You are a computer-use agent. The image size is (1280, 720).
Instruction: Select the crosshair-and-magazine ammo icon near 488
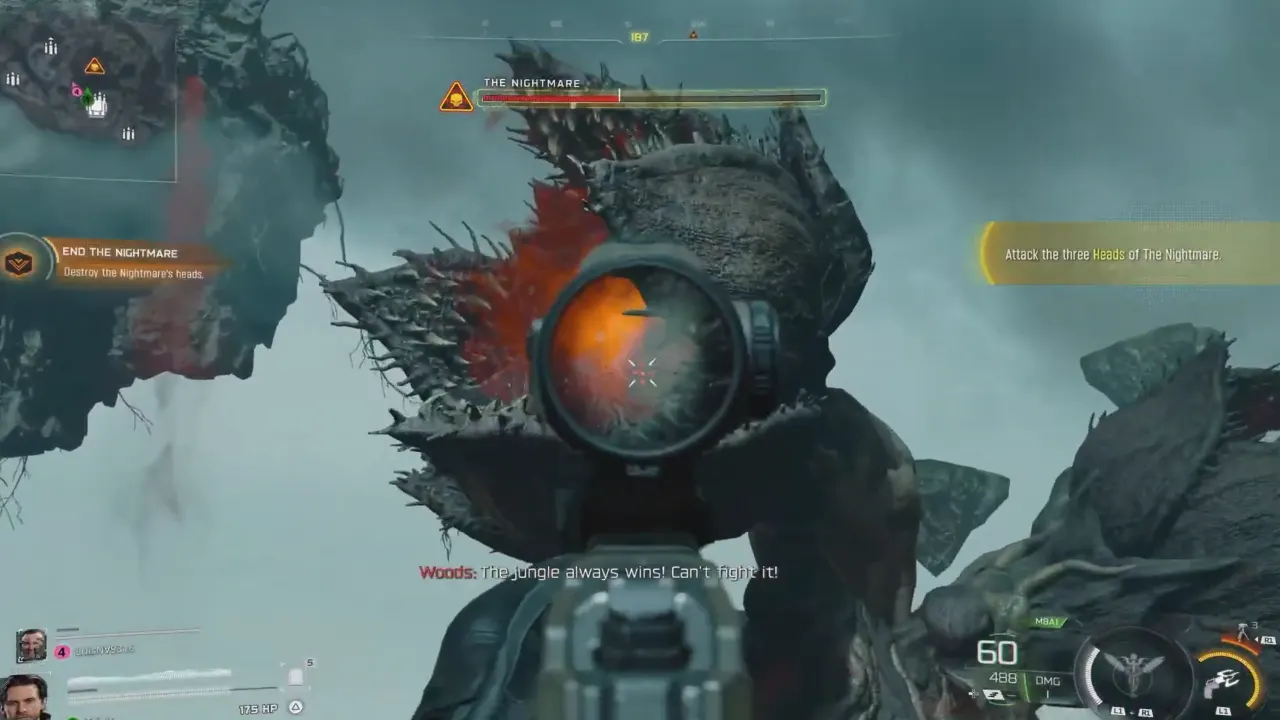pos(988,692)
